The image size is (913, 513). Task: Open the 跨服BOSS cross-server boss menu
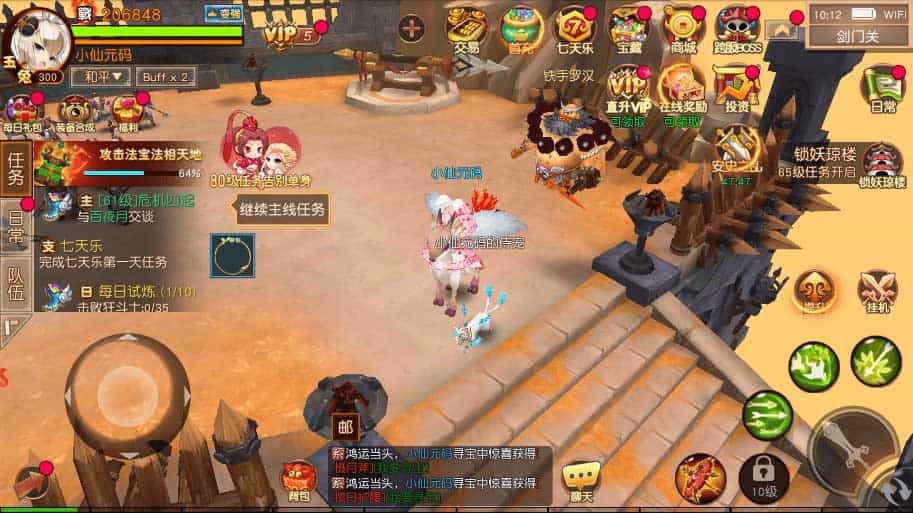click(x=737, y=29)
